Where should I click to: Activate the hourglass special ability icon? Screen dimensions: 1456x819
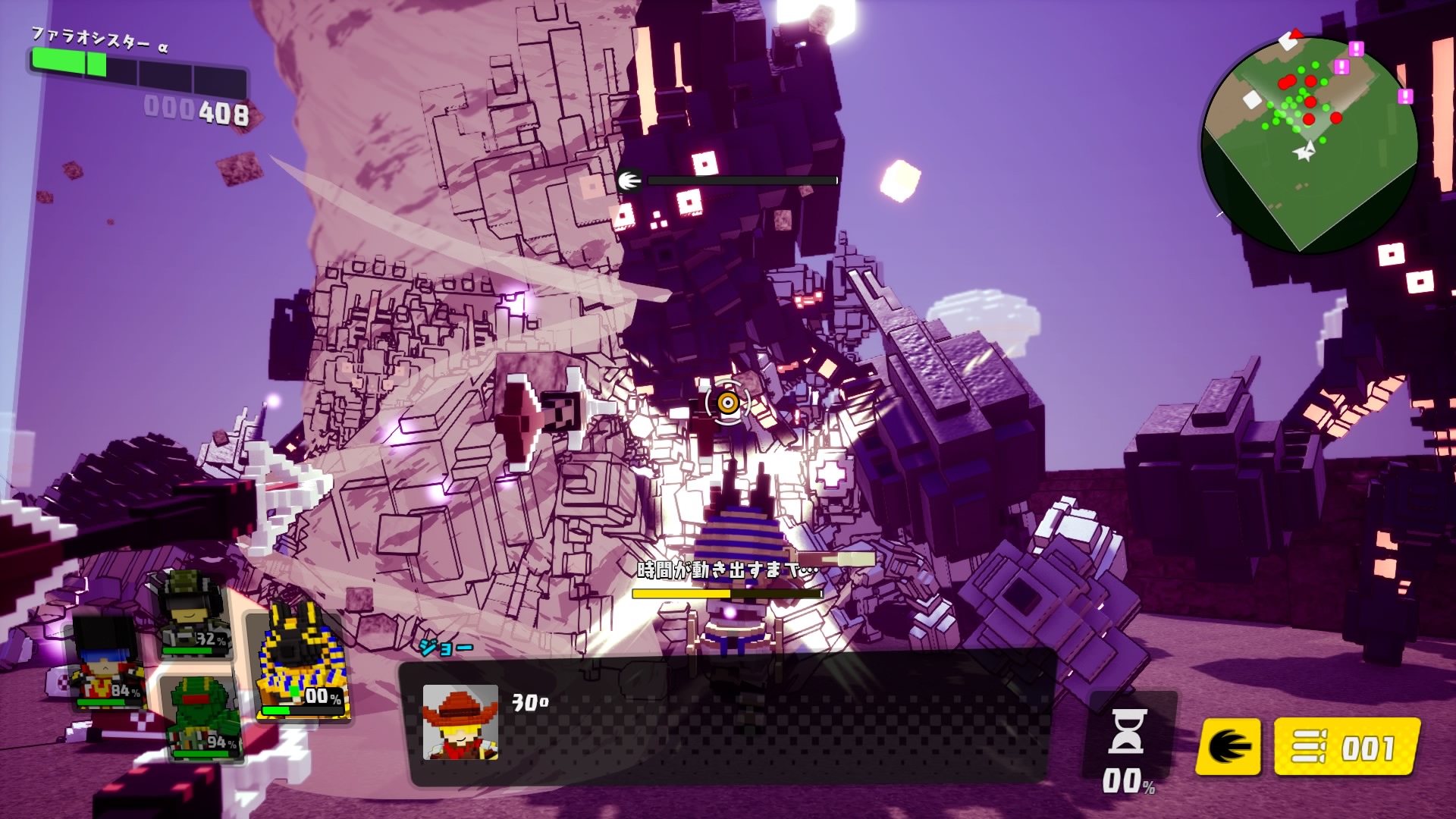(x=1128, y=732)
